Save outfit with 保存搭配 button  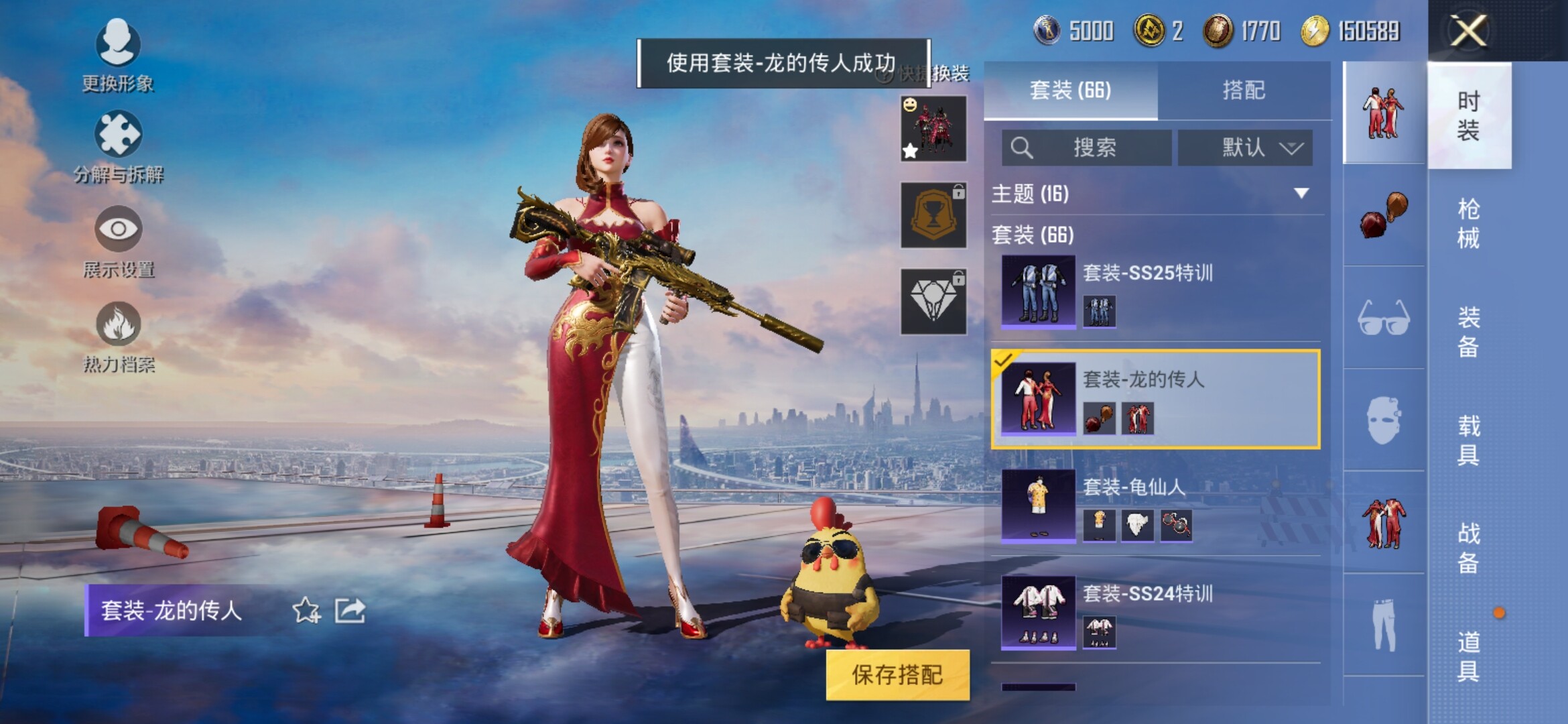tap(897, 674)
